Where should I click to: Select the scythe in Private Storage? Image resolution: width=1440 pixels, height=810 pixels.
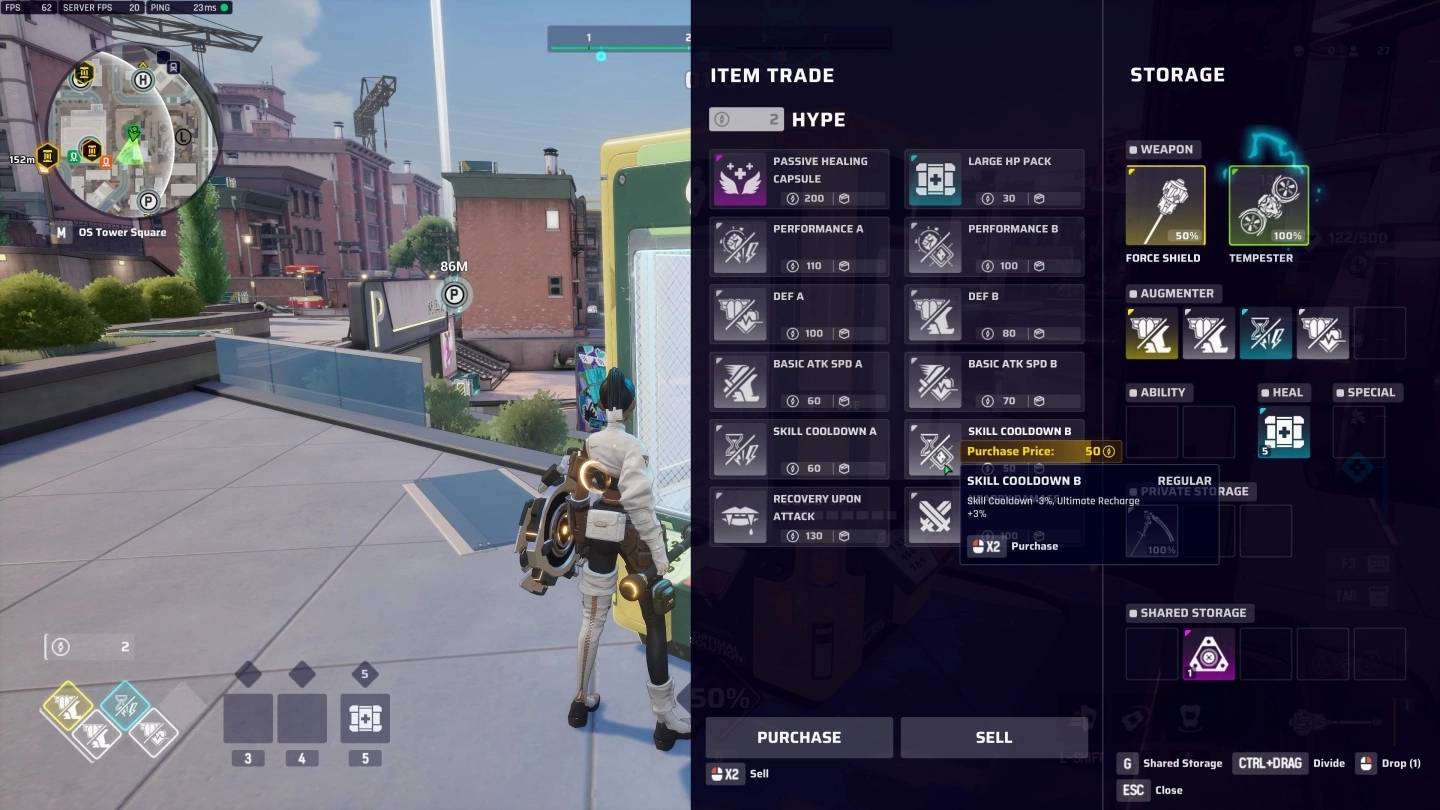(x=1152, y=531)
